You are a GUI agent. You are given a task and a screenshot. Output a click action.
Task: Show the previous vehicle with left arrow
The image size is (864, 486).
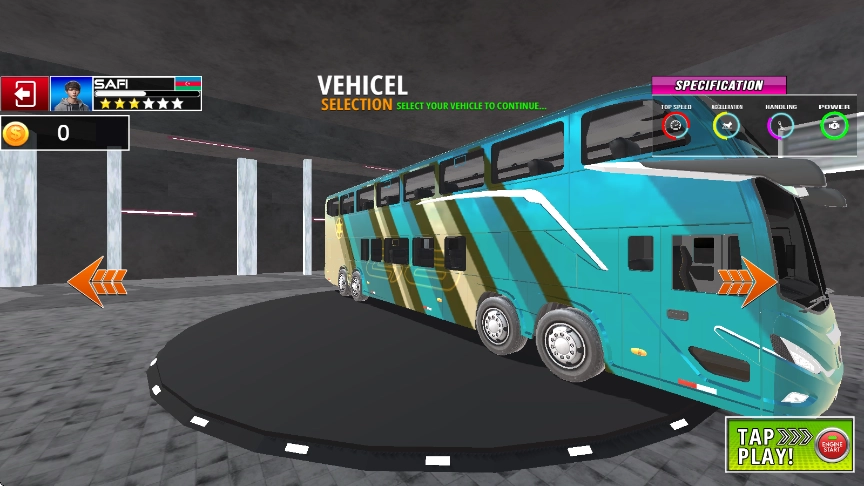click(x=97, y=281)
